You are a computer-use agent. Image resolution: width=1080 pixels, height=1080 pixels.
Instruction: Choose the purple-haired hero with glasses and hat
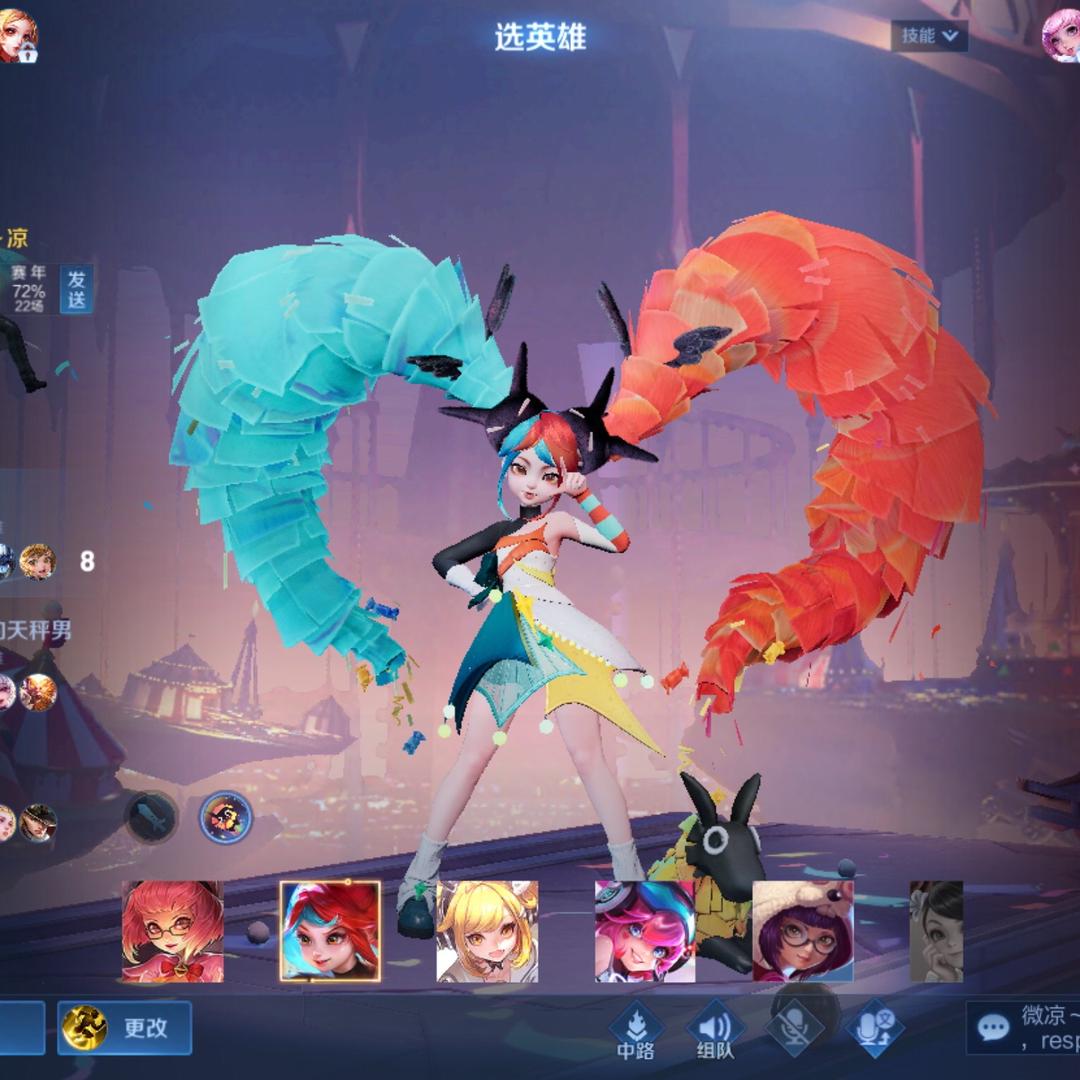(x=802, y=931)
